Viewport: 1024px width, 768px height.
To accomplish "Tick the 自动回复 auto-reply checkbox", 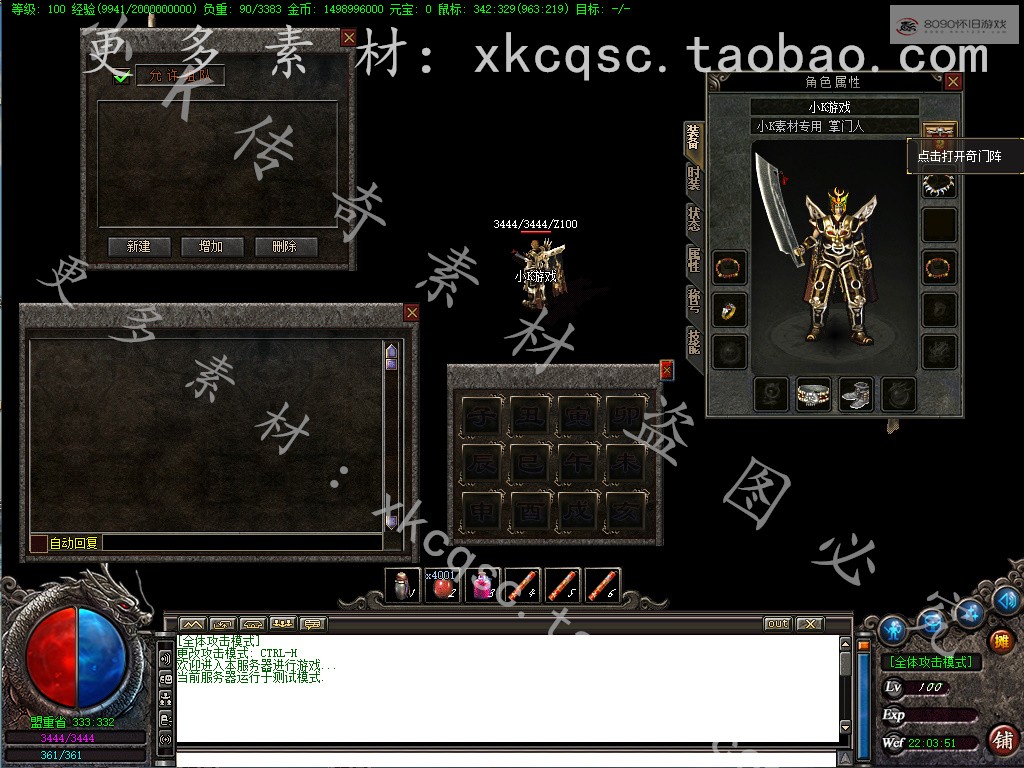I will pyautogui.click(x=38, y=543).
